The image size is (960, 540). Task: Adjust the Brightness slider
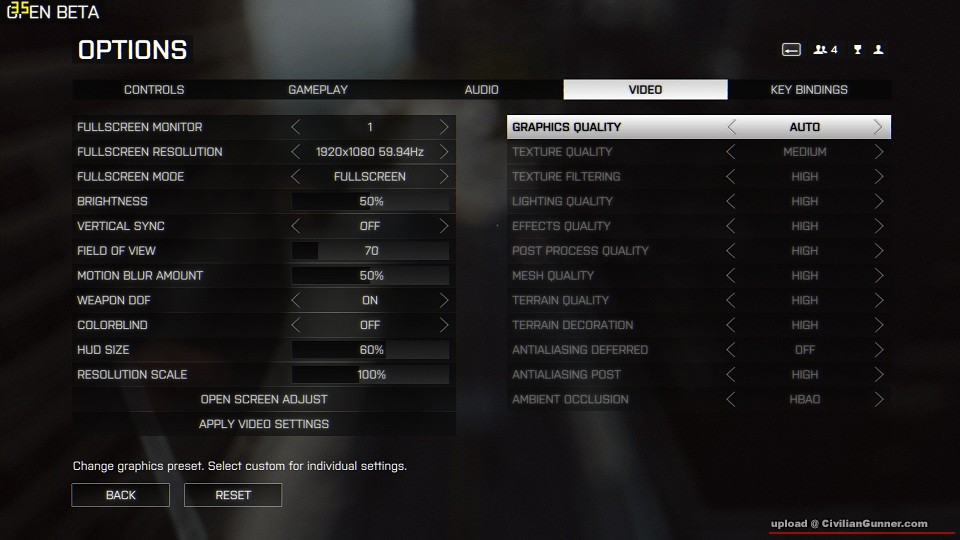click(370, 201)
